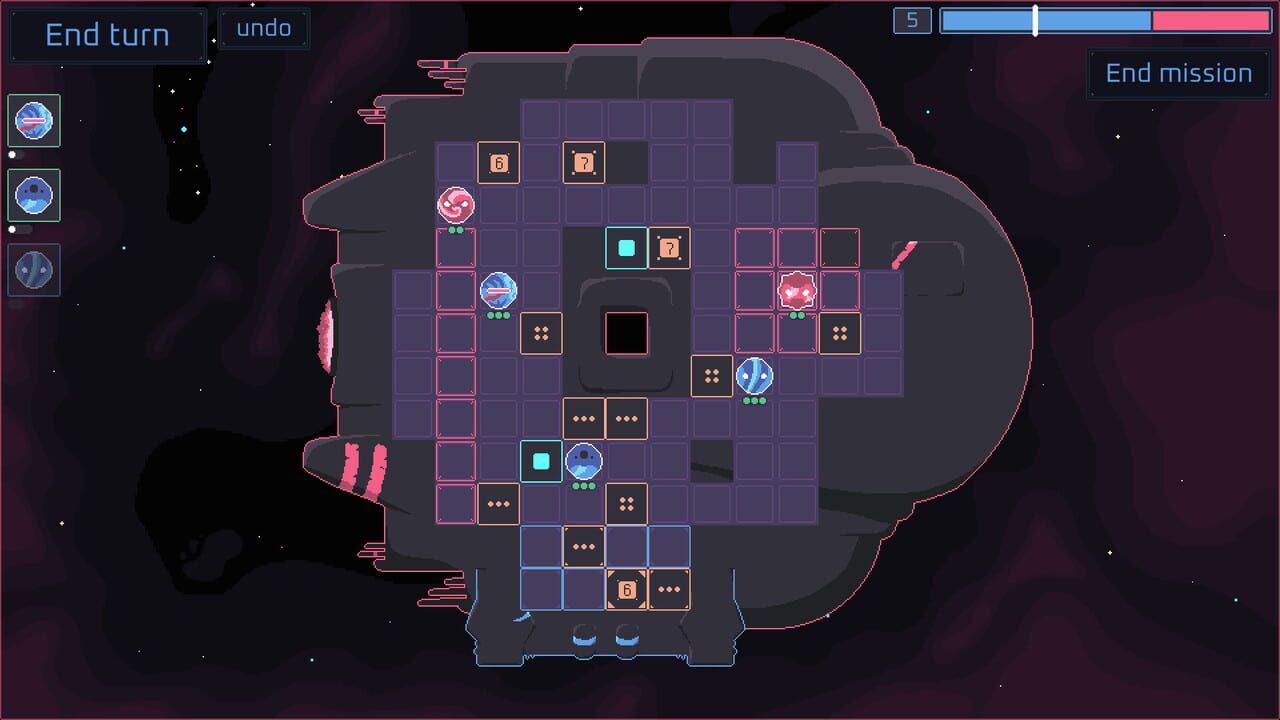This screenshot has height=720, width=1280.
Task: Select the blue unit with pink stripe on grid
Action: pos(498,291)
